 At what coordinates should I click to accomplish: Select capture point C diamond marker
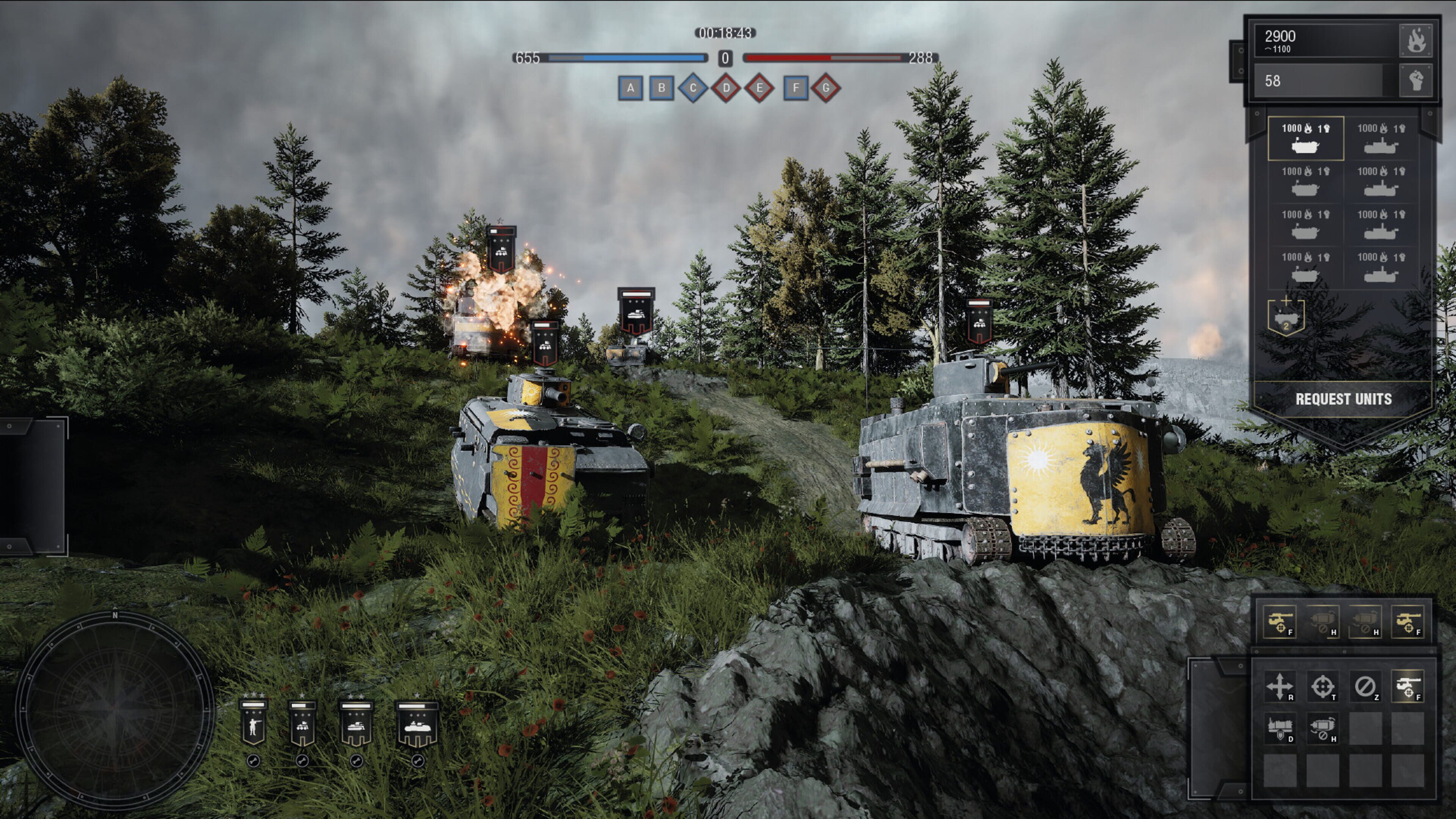pyautogui.click(x=693, y=88)
